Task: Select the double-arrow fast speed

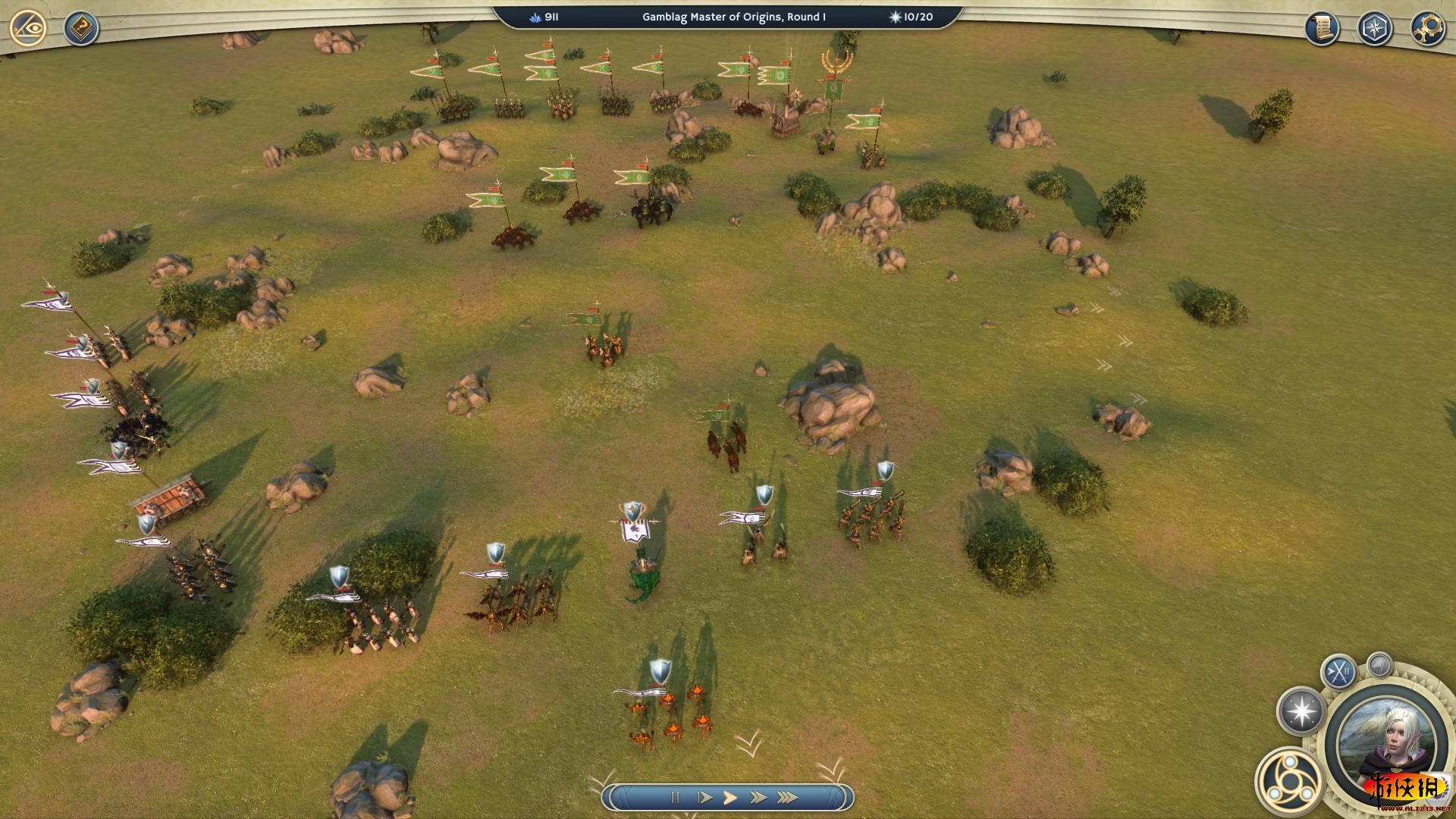Action: 758,797
